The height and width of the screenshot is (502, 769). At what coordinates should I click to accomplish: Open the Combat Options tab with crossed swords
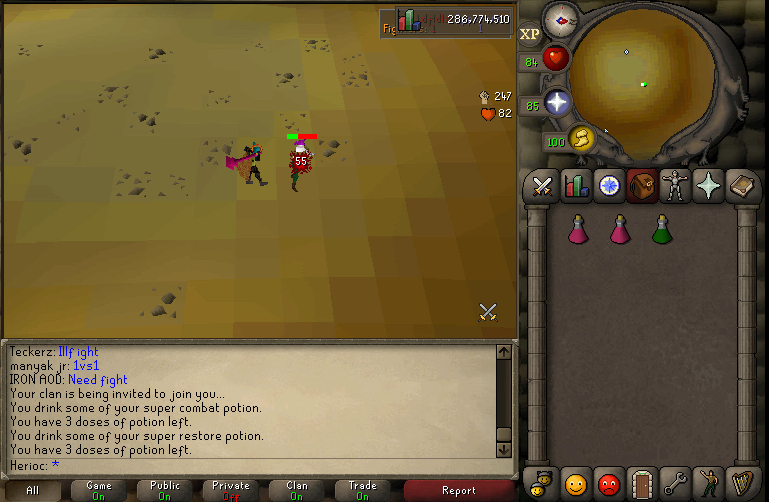tap(542, 186)
